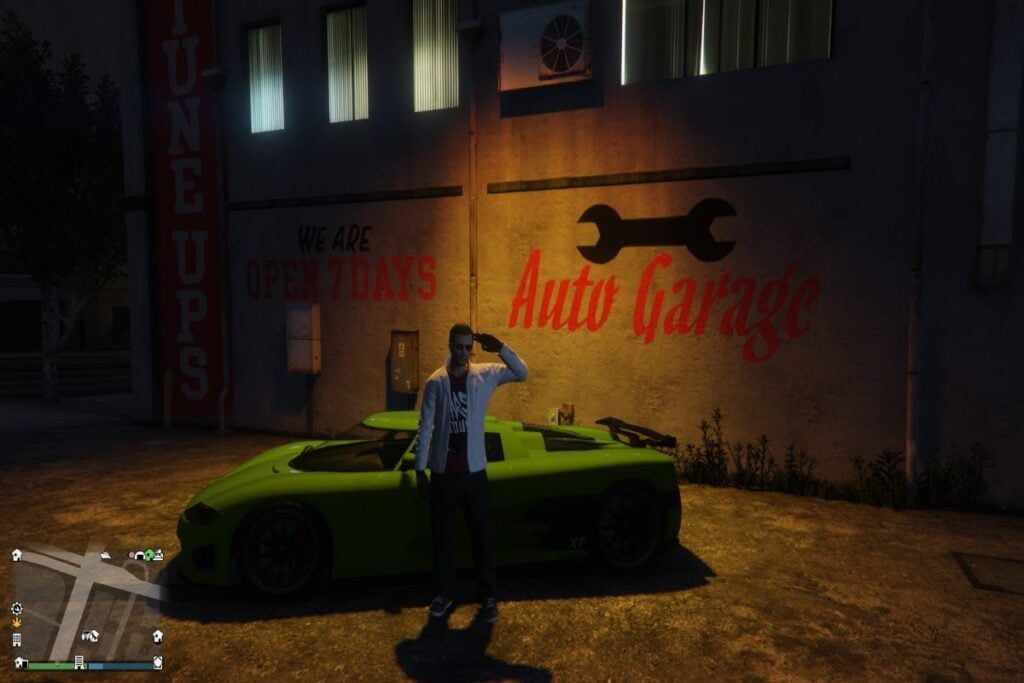This screenshot has height=683, width=1024.
Task: Select the gear-shaped blip on the minimap
Action: tap(17, 608)
